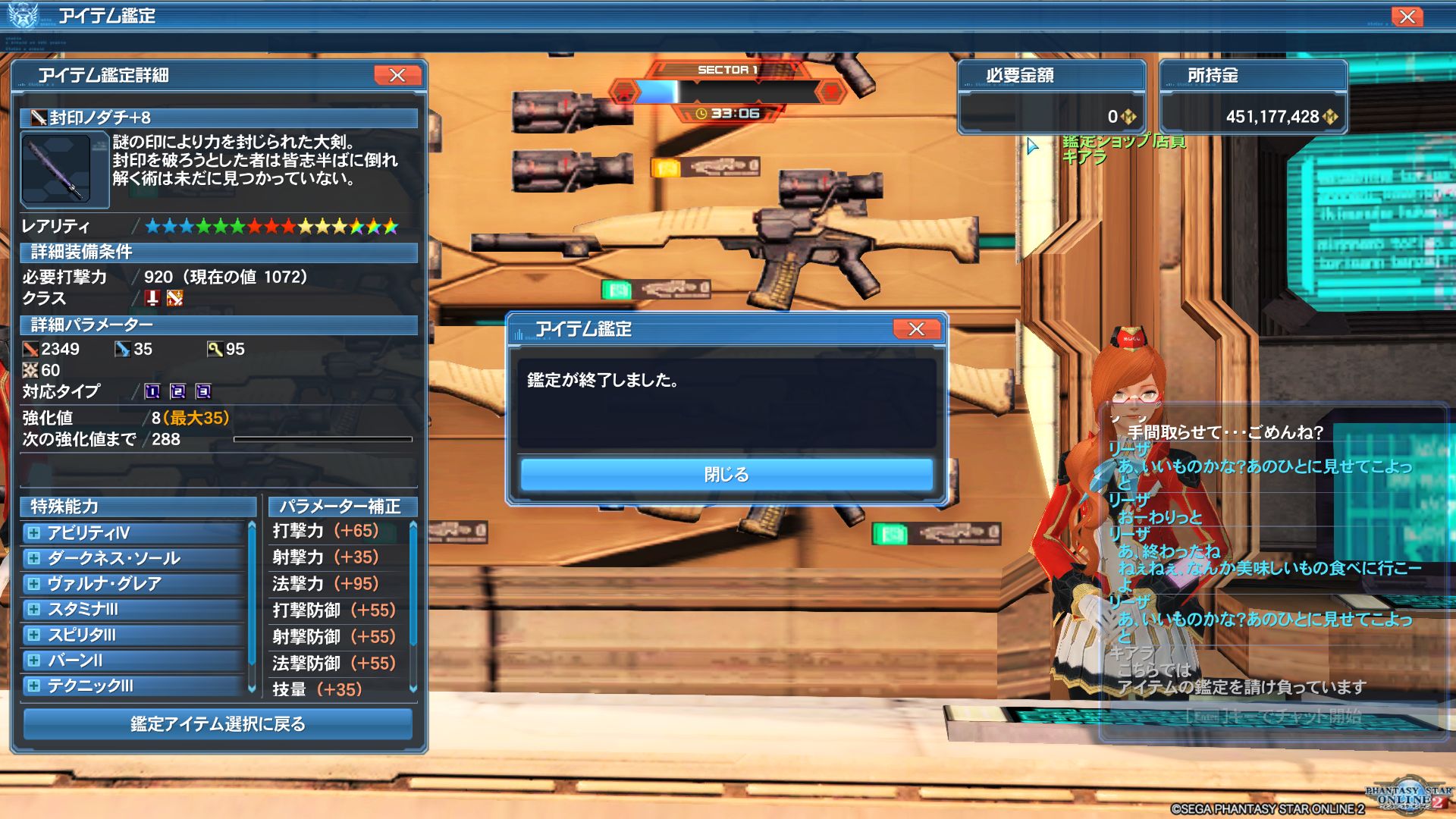The height and width of the screenshot is (819, 1456).
Task: Close the アイテム鑑定 result dialog with X
Action: pos(916,329)
